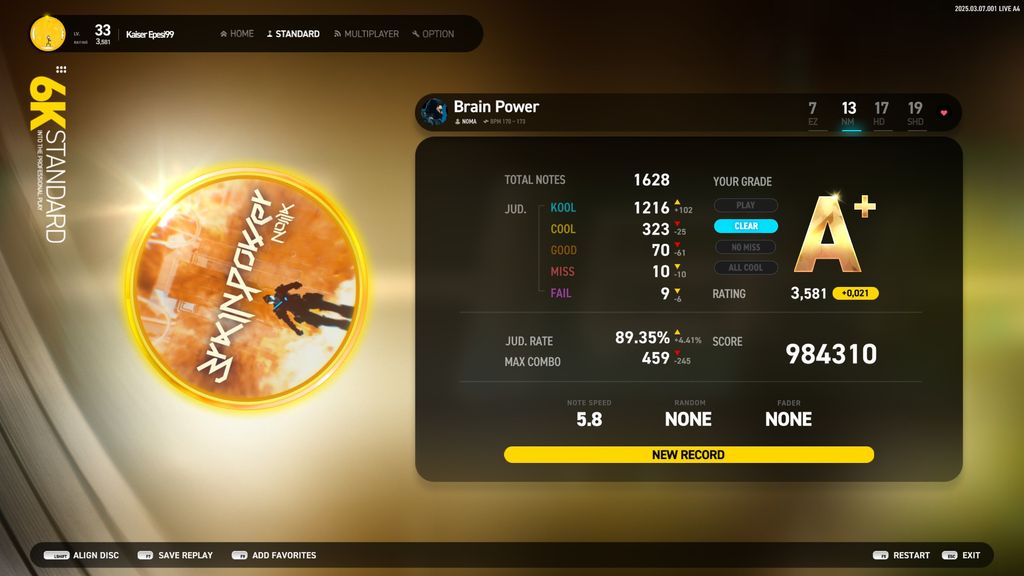Viewport: 1024px width, 576px height.
Task: Go to the MULTIPLAYER menu
Action: pos(366,34)
